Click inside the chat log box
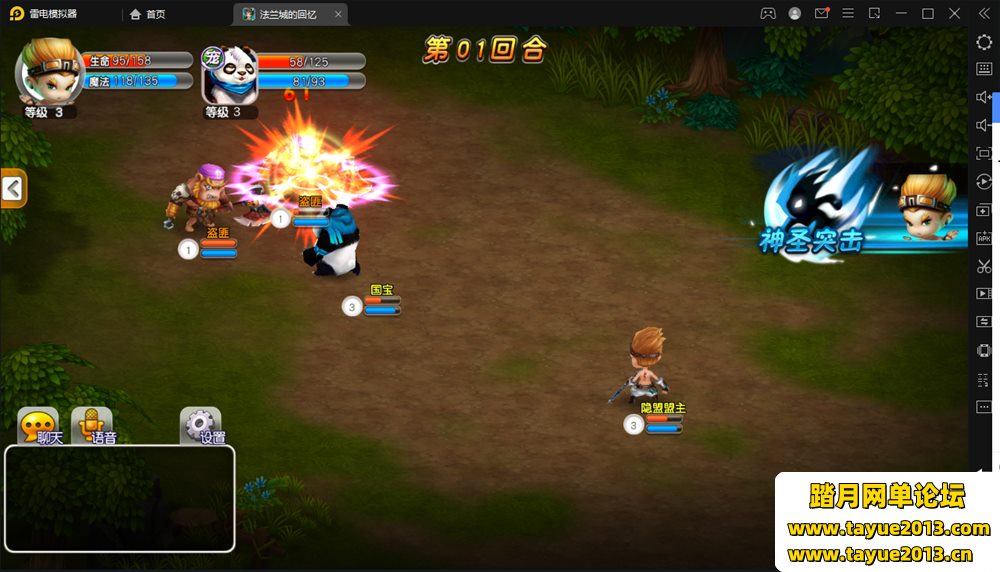The width and height of the screenshot is (1000, 572). [x=120, y=498]
